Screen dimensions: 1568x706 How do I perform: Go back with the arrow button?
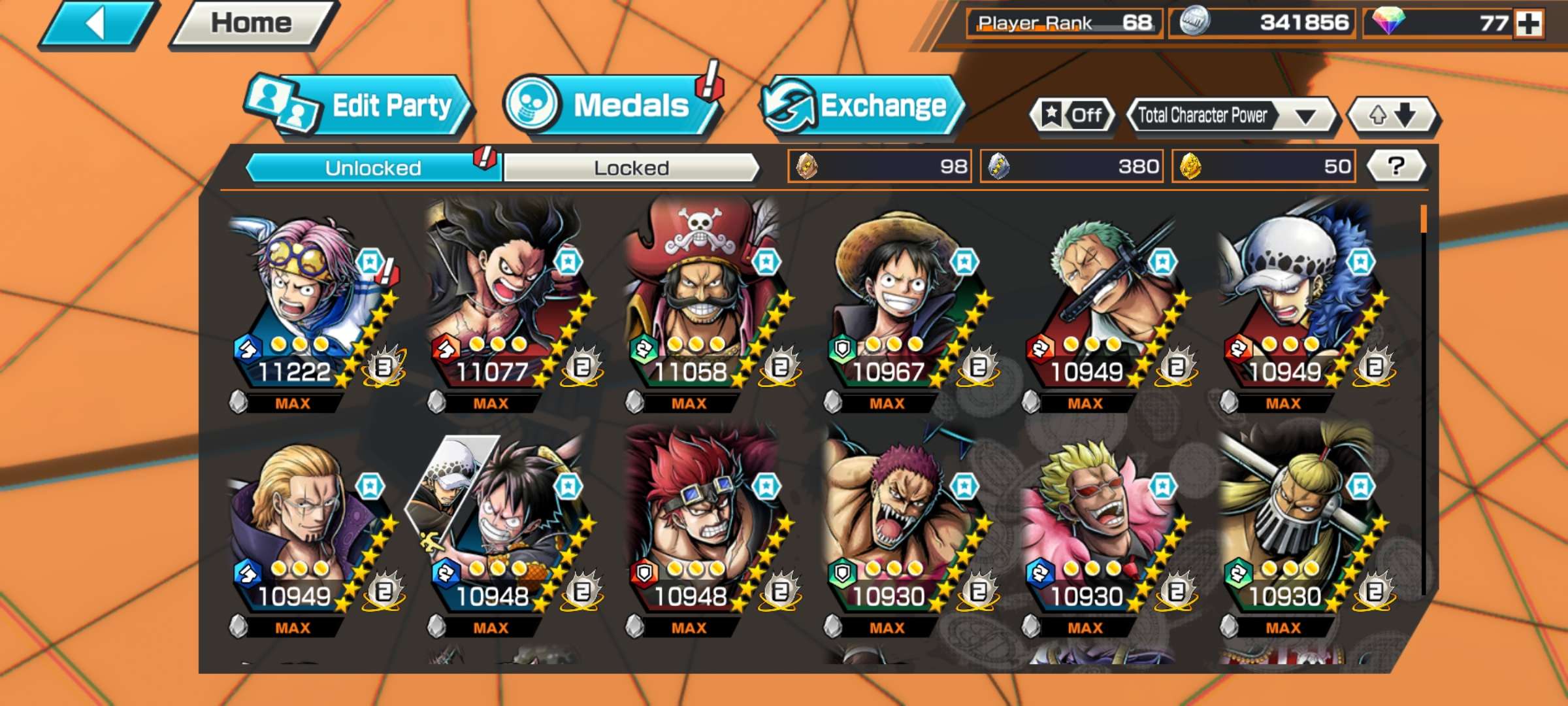(x=98, y=25)
